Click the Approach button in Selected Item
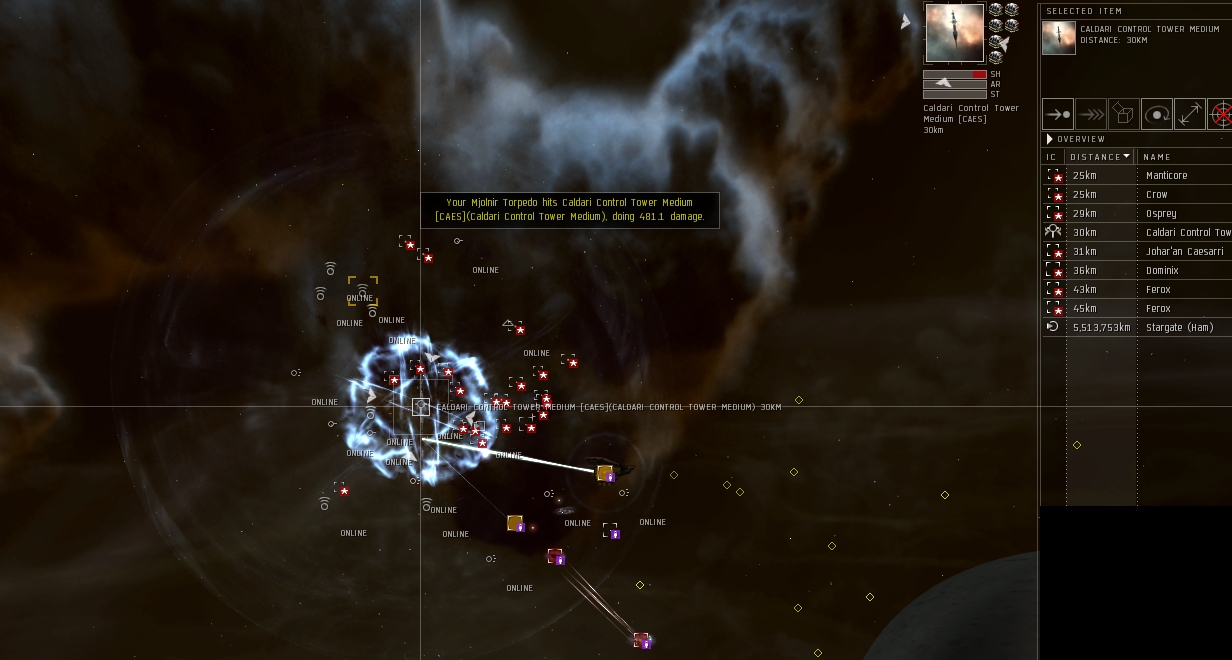Screen dimensions: 1232x660 [x=1057, y=114]
